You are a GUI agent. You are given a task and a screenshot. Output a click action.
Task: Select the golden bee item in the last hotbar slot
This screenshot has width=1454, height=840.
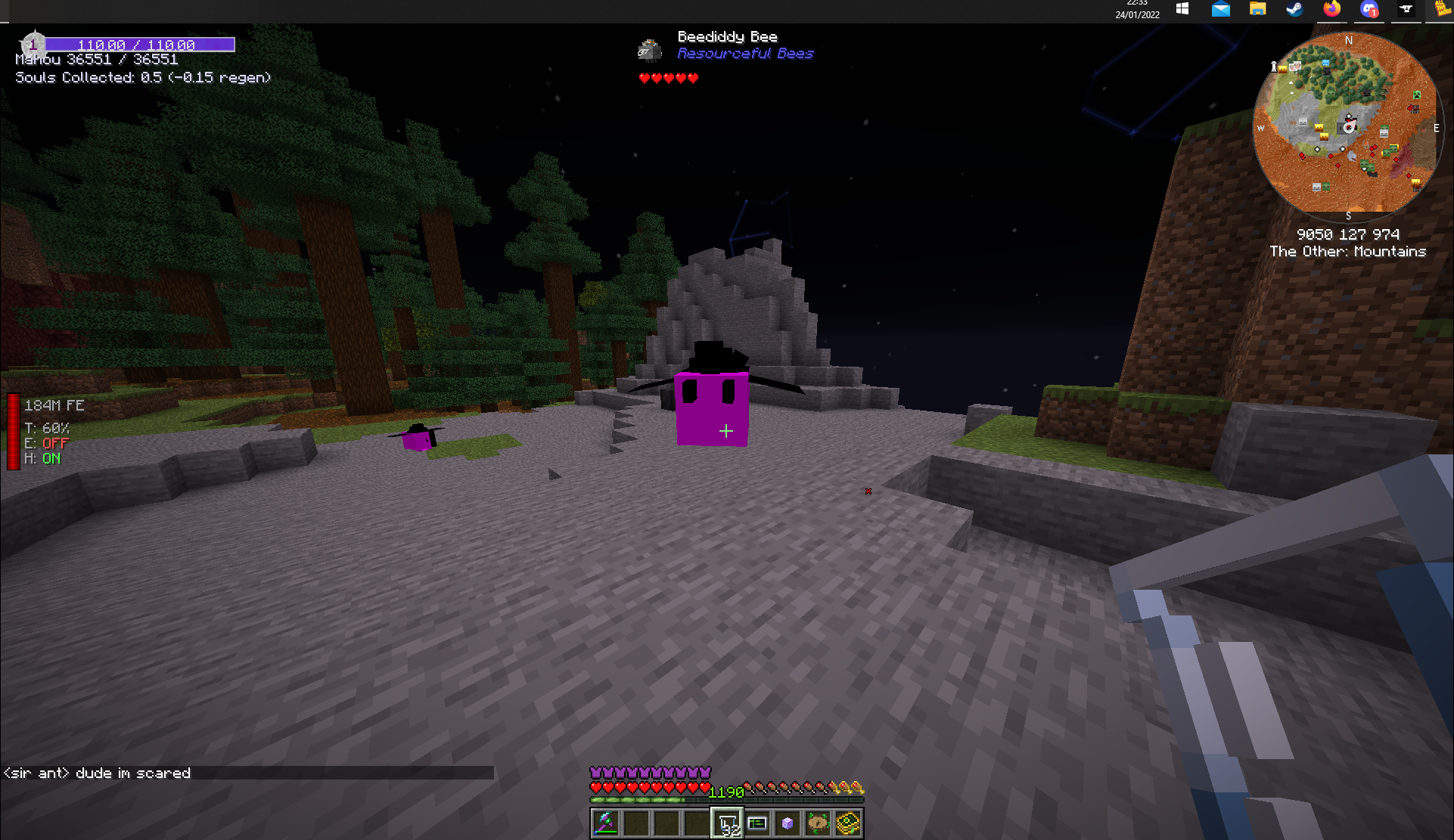coord(848,823)
